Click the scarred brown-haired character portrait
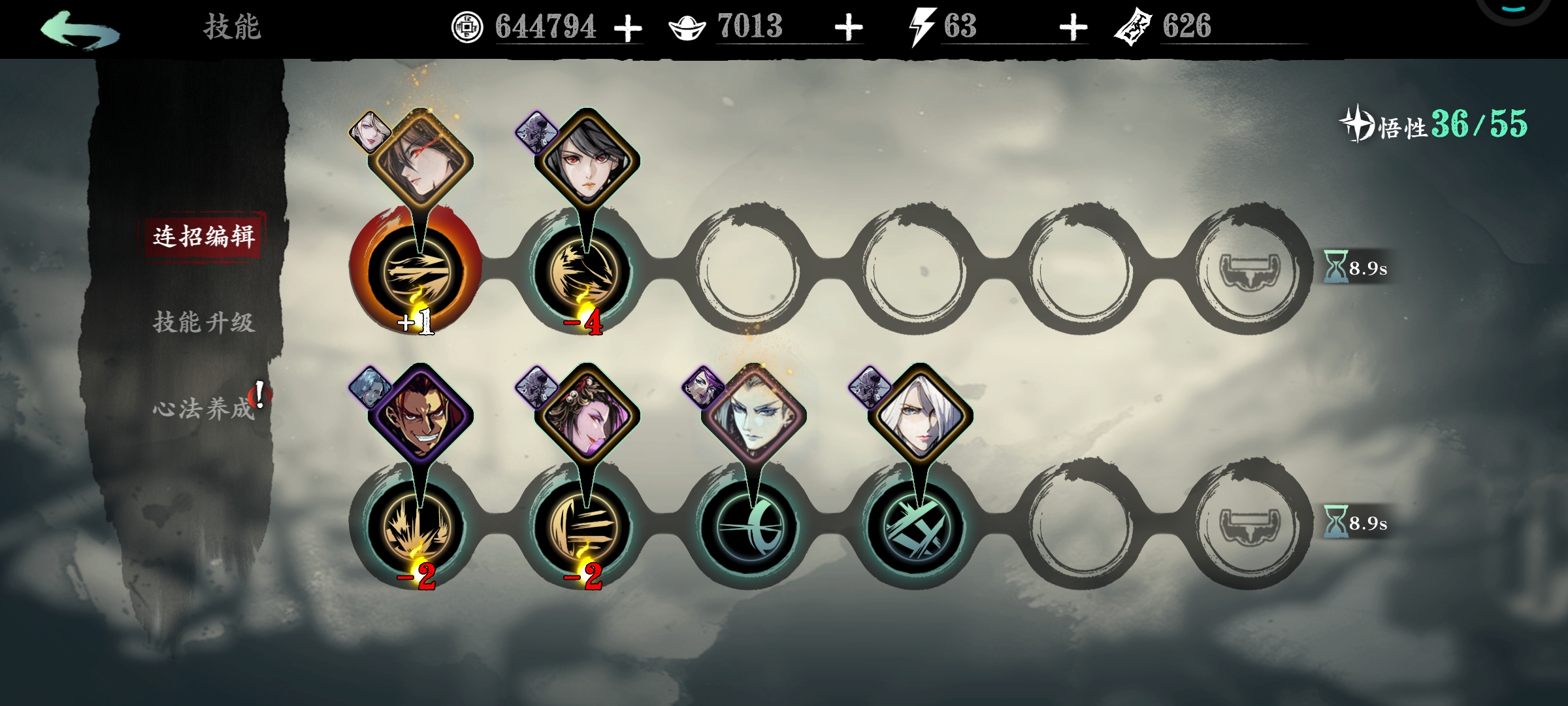The height and width of the screenshot is (706, 1568). point(420,161)
